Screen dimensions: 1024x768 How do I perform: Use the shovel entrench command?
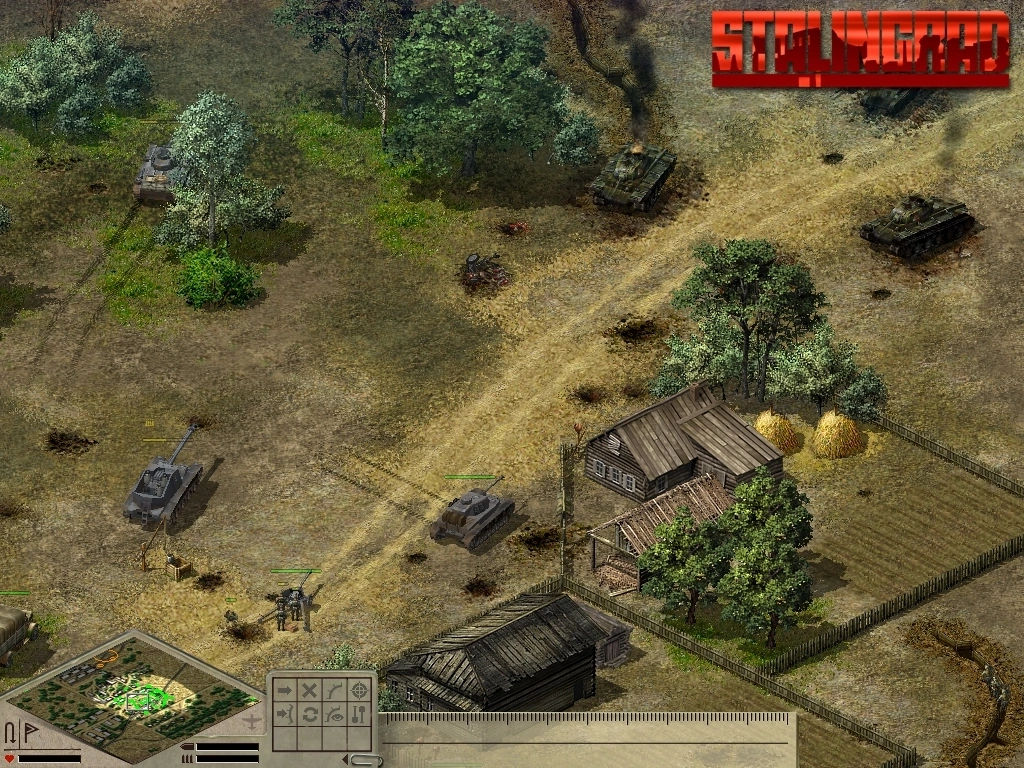(x=360, y=714)
